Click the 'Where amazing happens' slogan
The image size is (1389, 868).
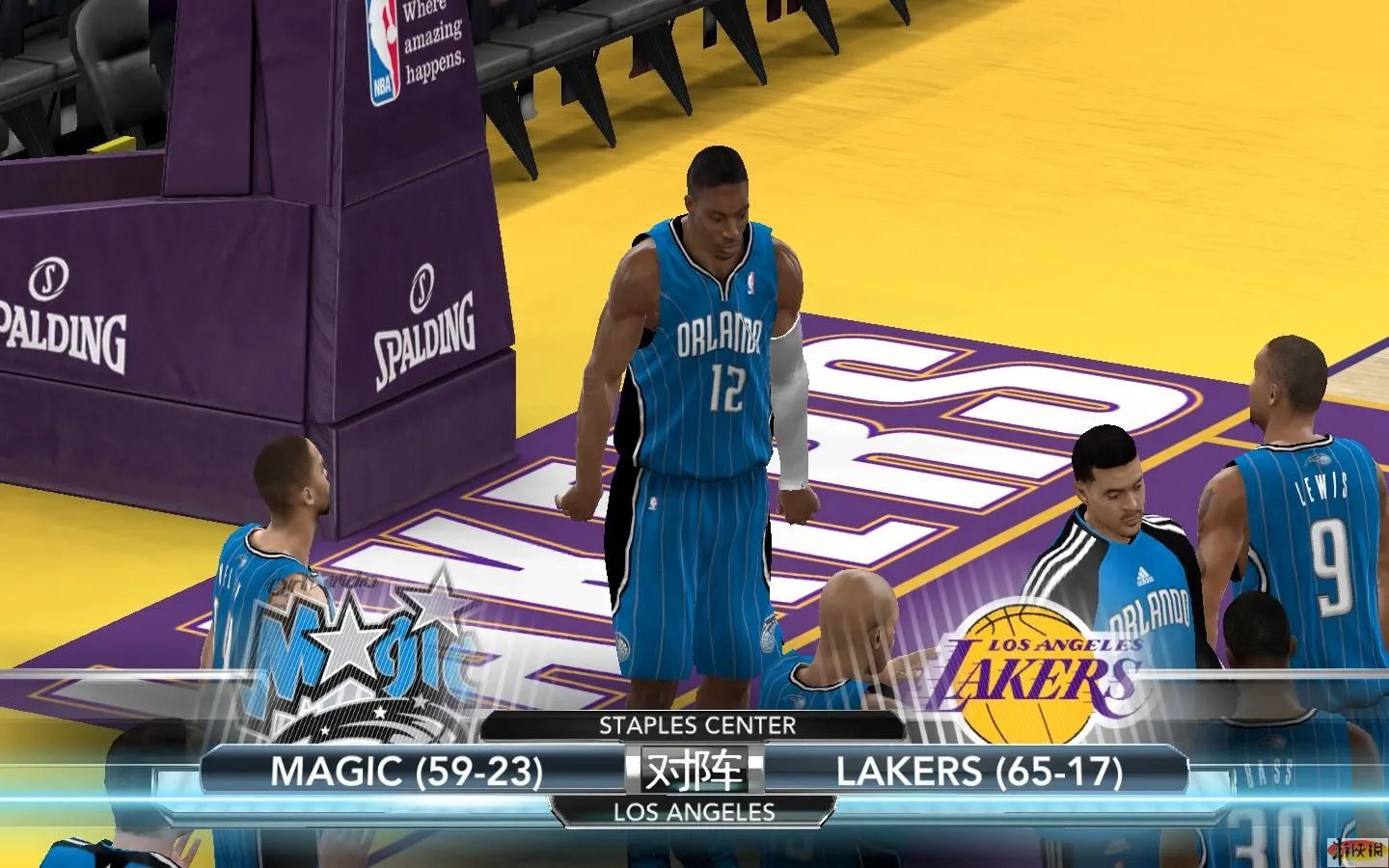433,42
